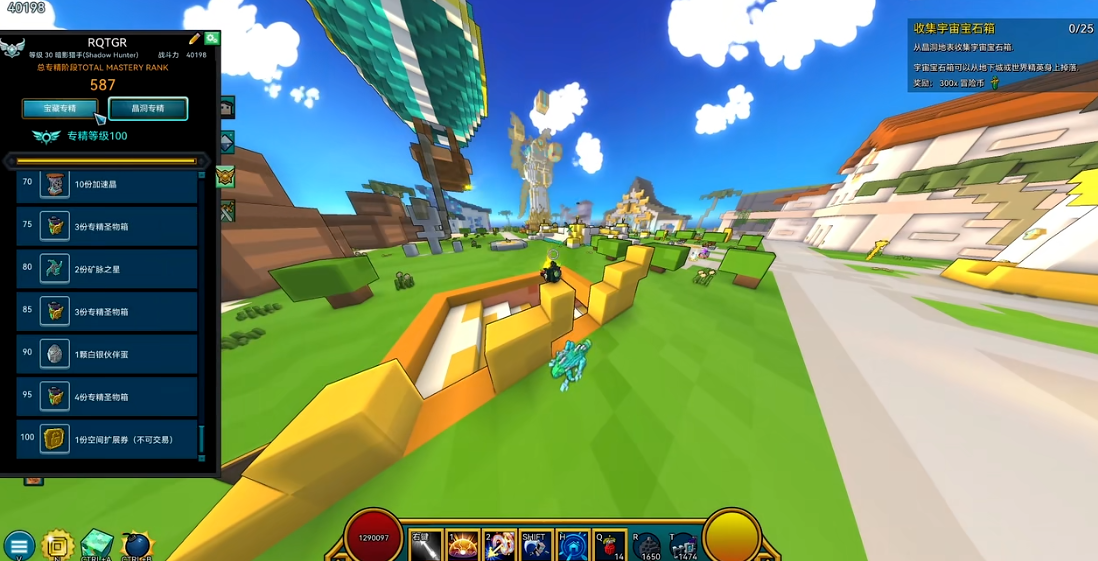Click the pencil edit icon beside RQTGR
The width and height of the screenshot is (1098, 561).
point(195,39)
